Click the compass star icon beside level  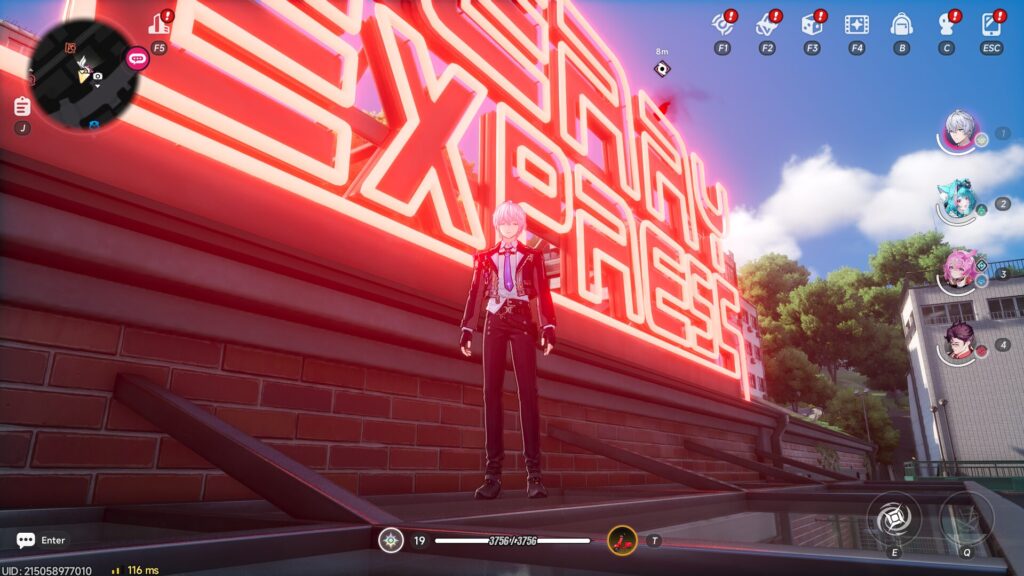coord(391,541)
